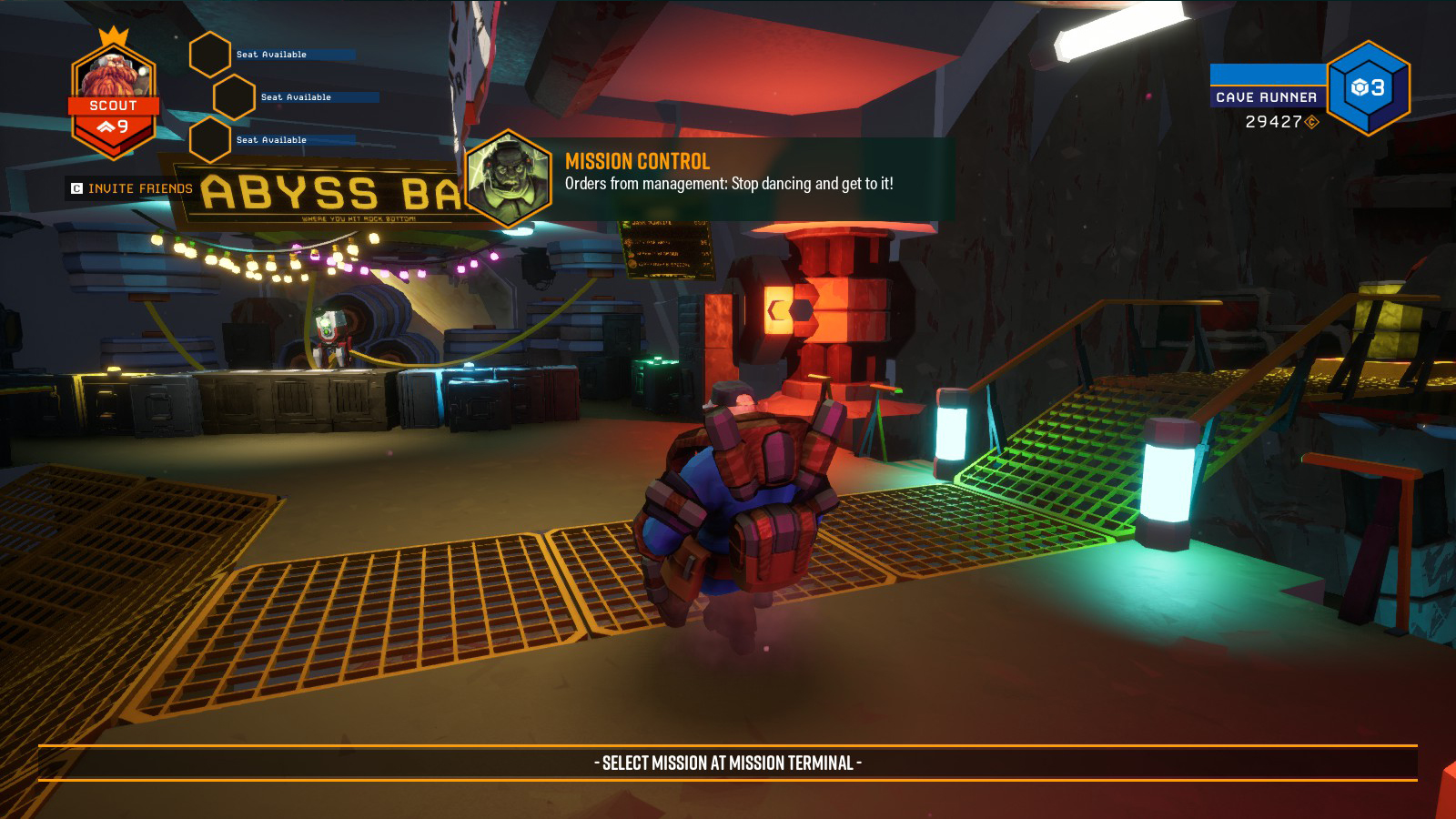Screen dimensions: 1456x819
Task: Click the Mission Control portrait
Action: (509, 178)
